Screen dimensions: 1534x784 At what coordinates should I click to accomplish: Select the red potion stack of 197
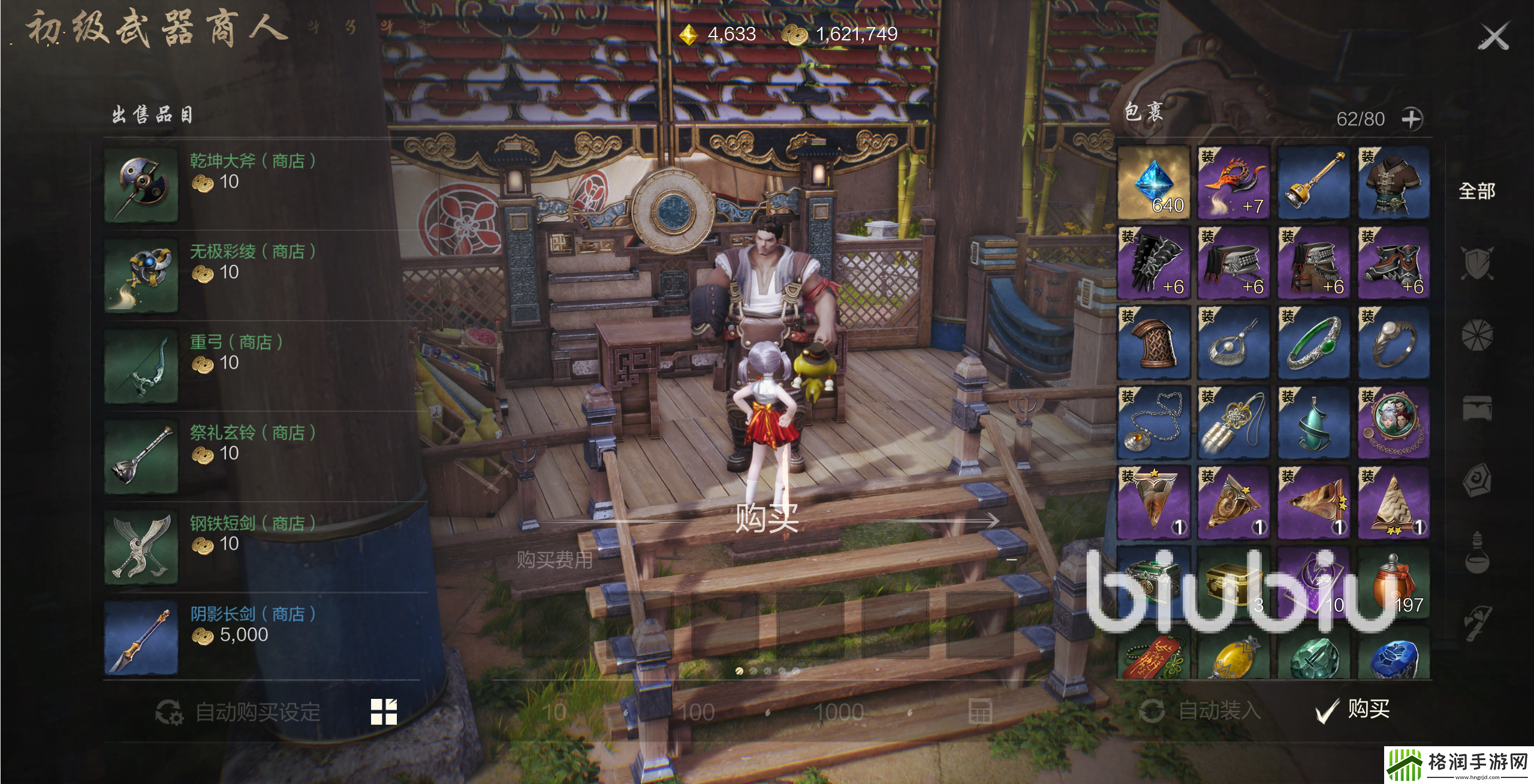pos(1394,583)
